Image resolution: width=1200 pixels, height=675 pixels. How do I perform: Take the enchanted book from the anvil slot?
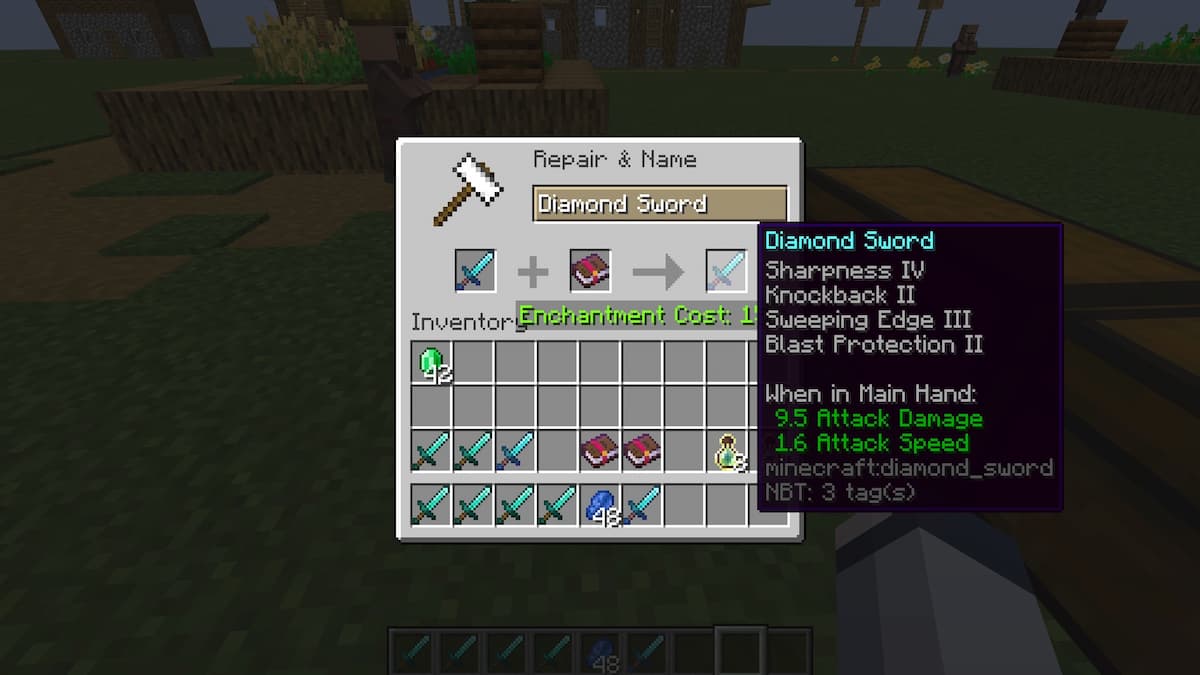pyautogui.click(x=590, y=271)
